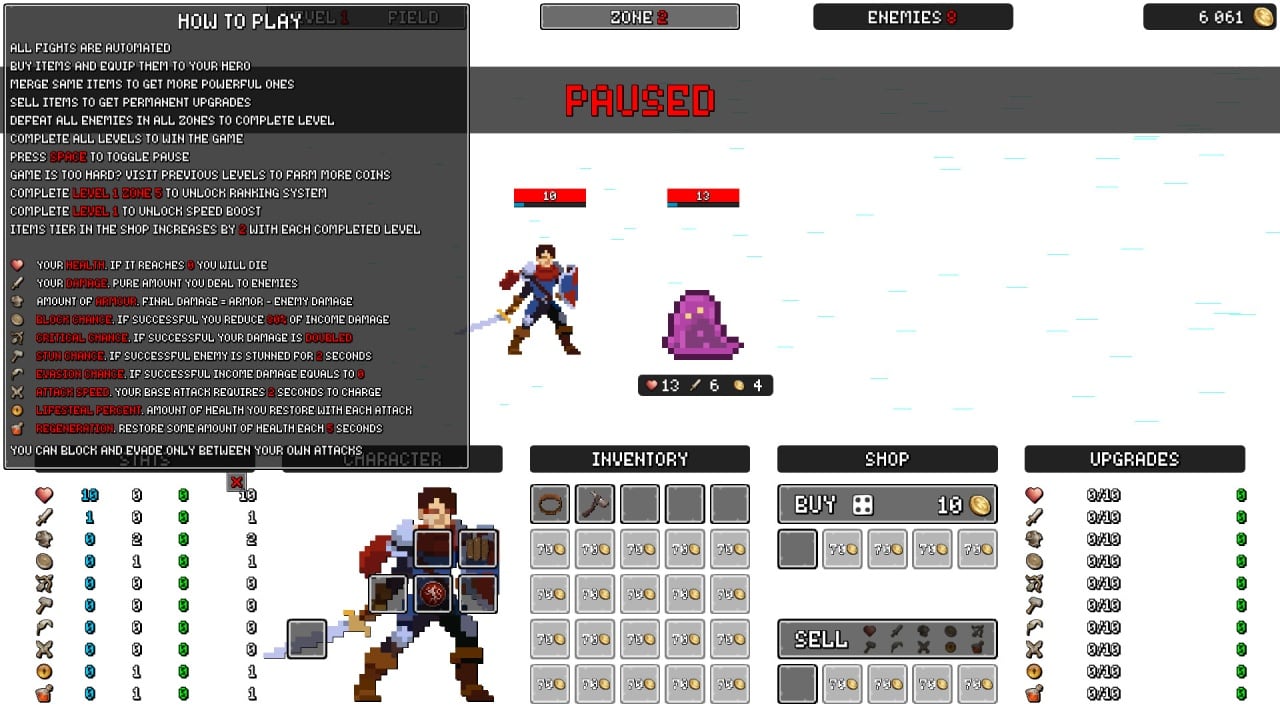Click the sword weapon equipment slot

[307, 639]
